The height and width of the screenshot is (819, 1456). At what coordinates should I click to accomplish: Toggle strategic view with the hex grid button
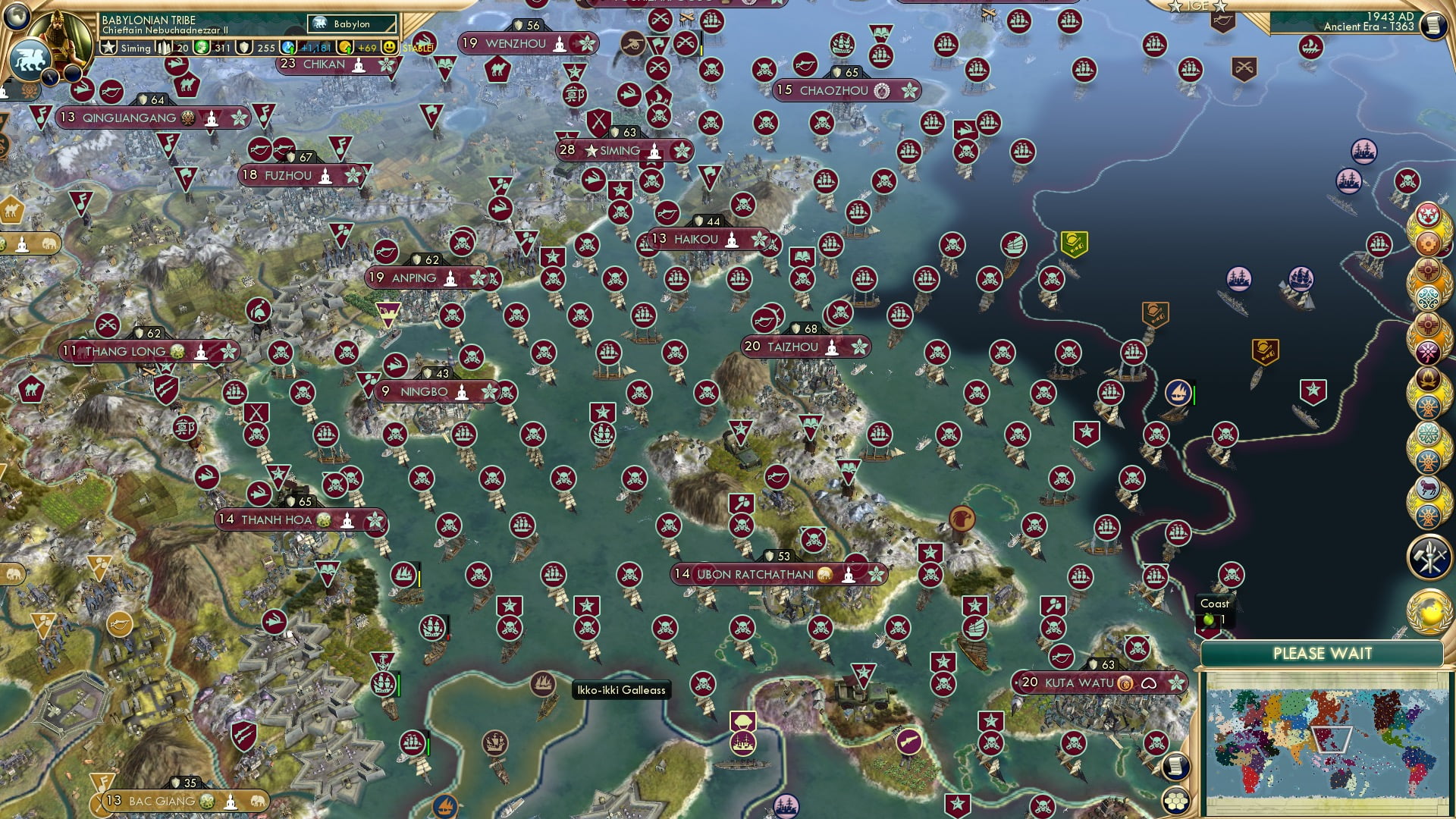[1175, 800]
